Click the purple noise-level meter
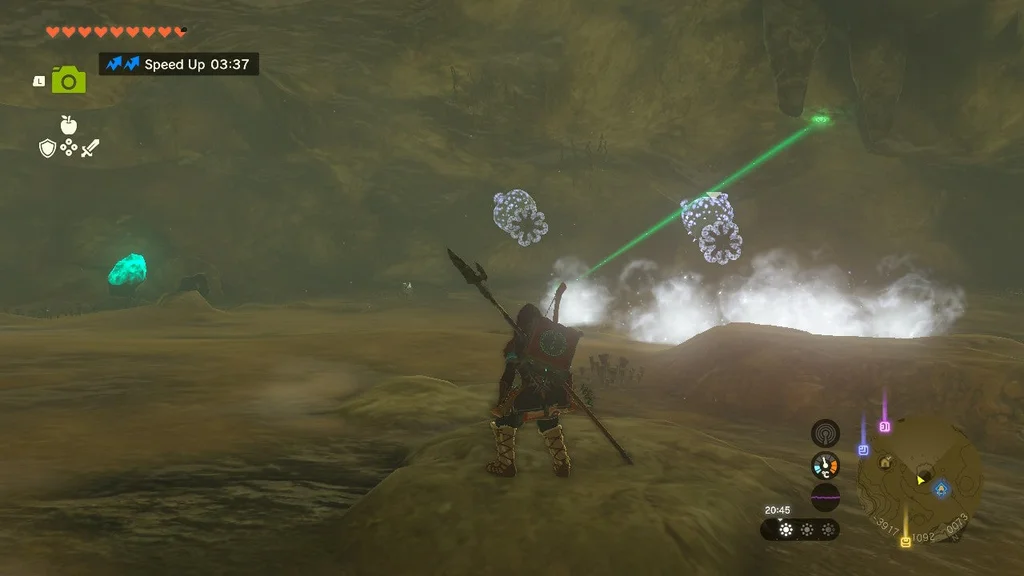 (x=825, y=497)
